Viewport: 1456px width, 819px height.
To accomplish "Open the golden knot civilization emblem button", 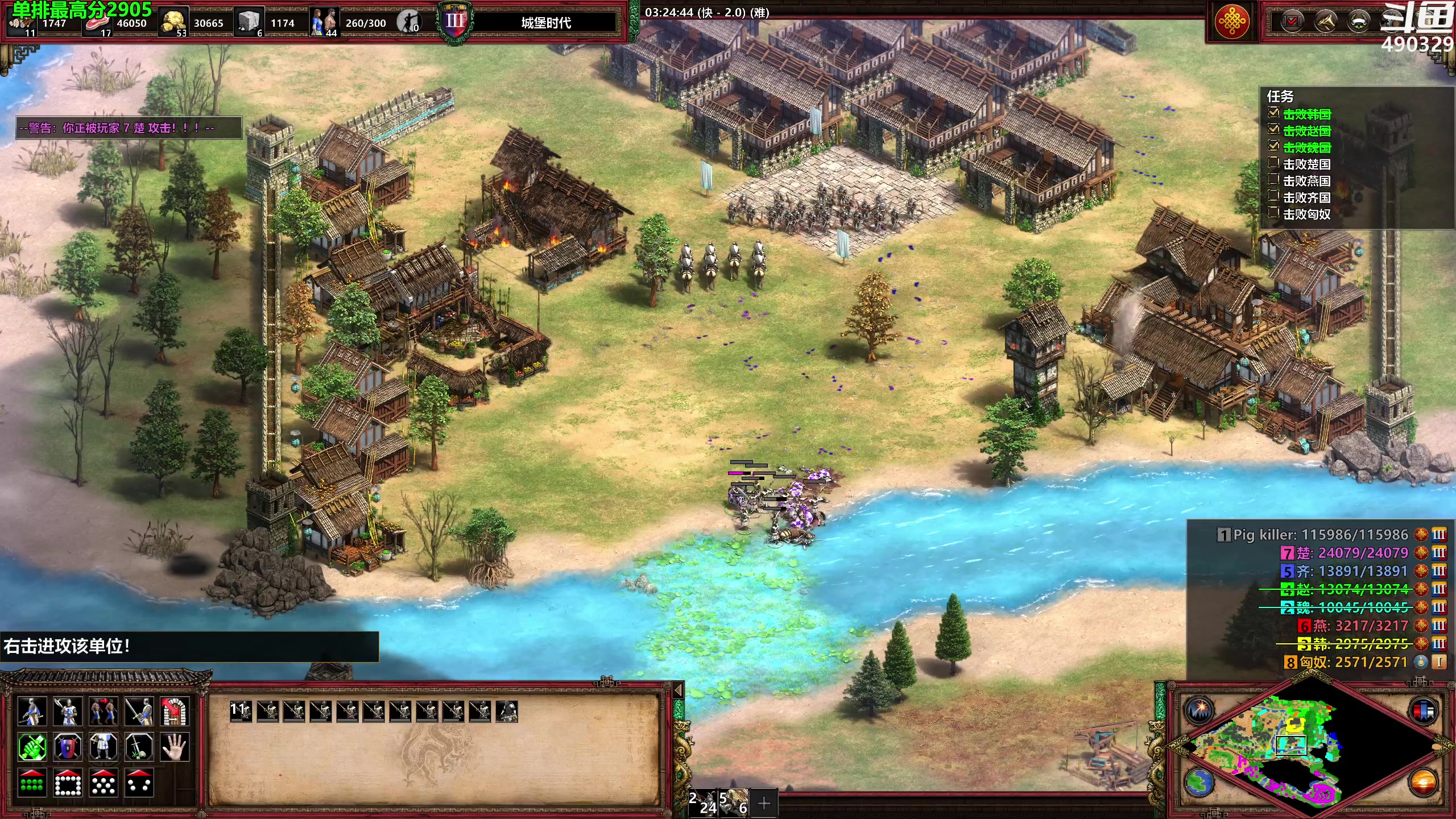I will pos(1231,22).
